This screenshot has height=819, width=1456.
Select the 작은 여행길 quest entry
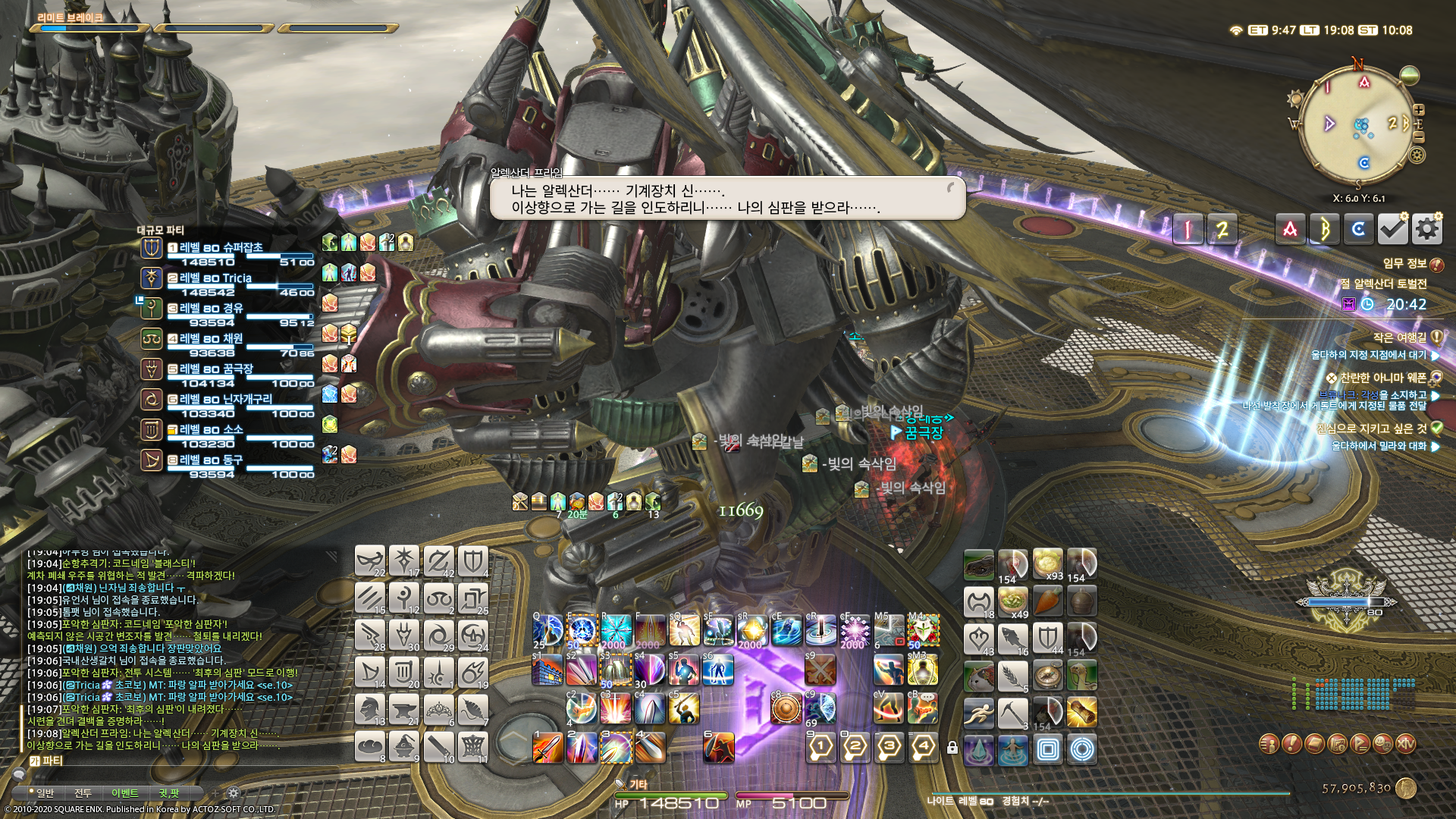click(1399, 337)
